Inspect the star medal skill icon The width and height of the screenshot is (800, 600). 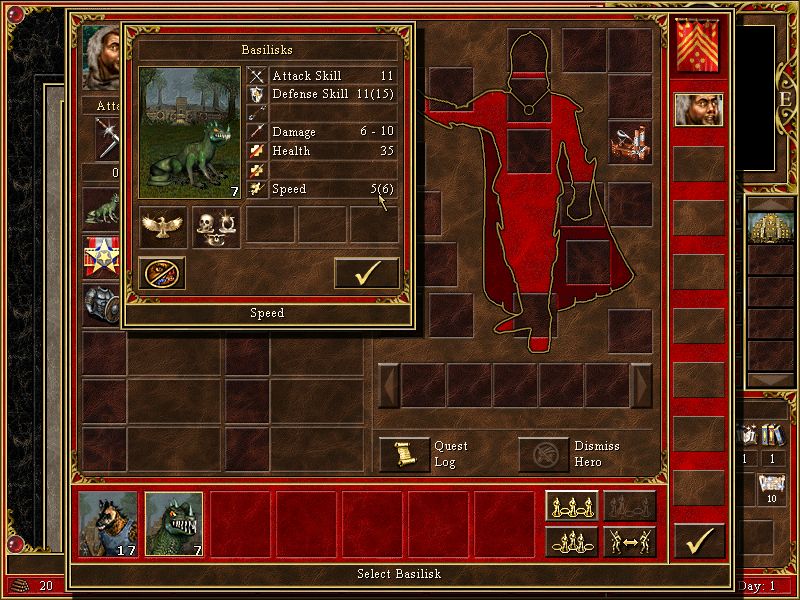coord(101,256)
